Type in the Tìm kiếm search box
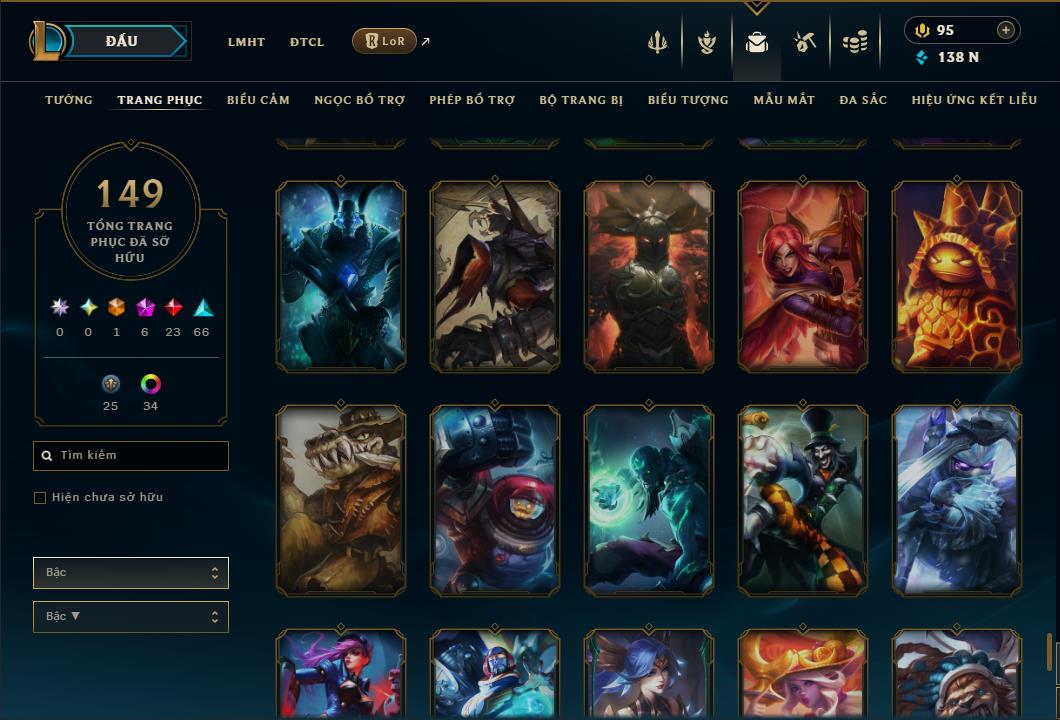Image resolution: width=1060 pixels, height=720 pixels. 140,456
